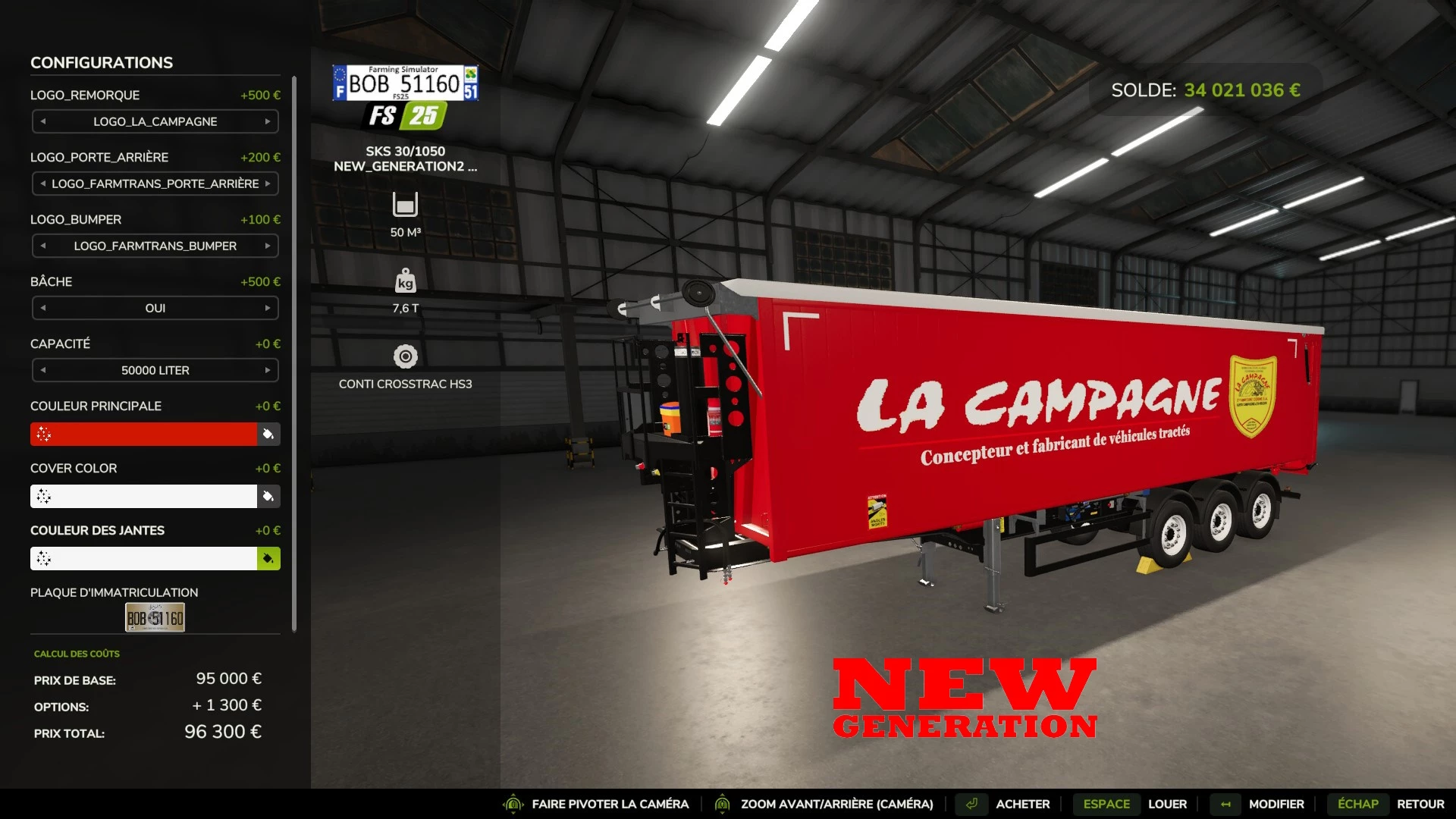The height and width of the screenshot is (819, 1456).
Task: Select the CONTI CROSSTRAC HS3 wheel icon
Action: click(406, 355)
